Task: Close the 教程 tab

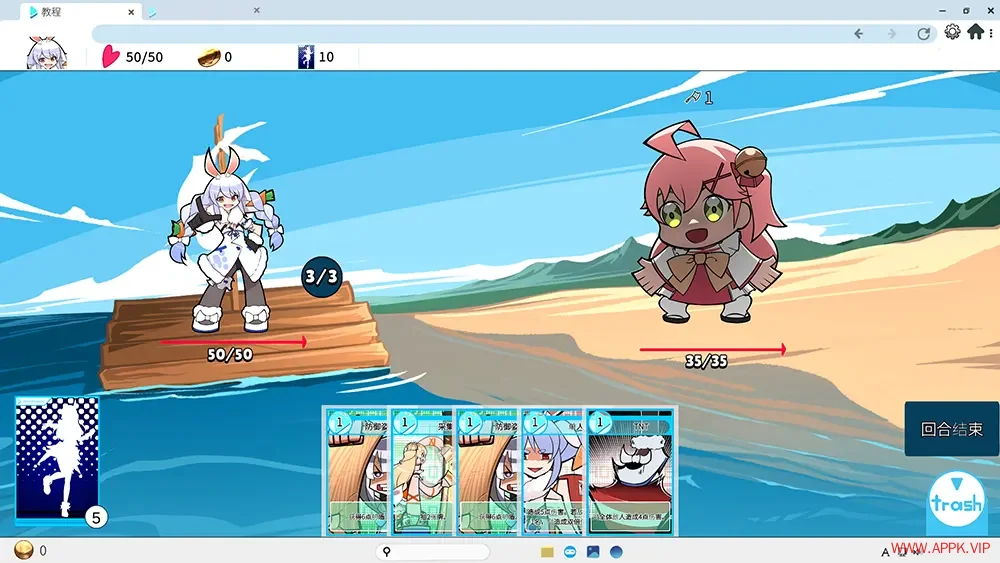Action: pyautogui.click(x=132, y=11)
